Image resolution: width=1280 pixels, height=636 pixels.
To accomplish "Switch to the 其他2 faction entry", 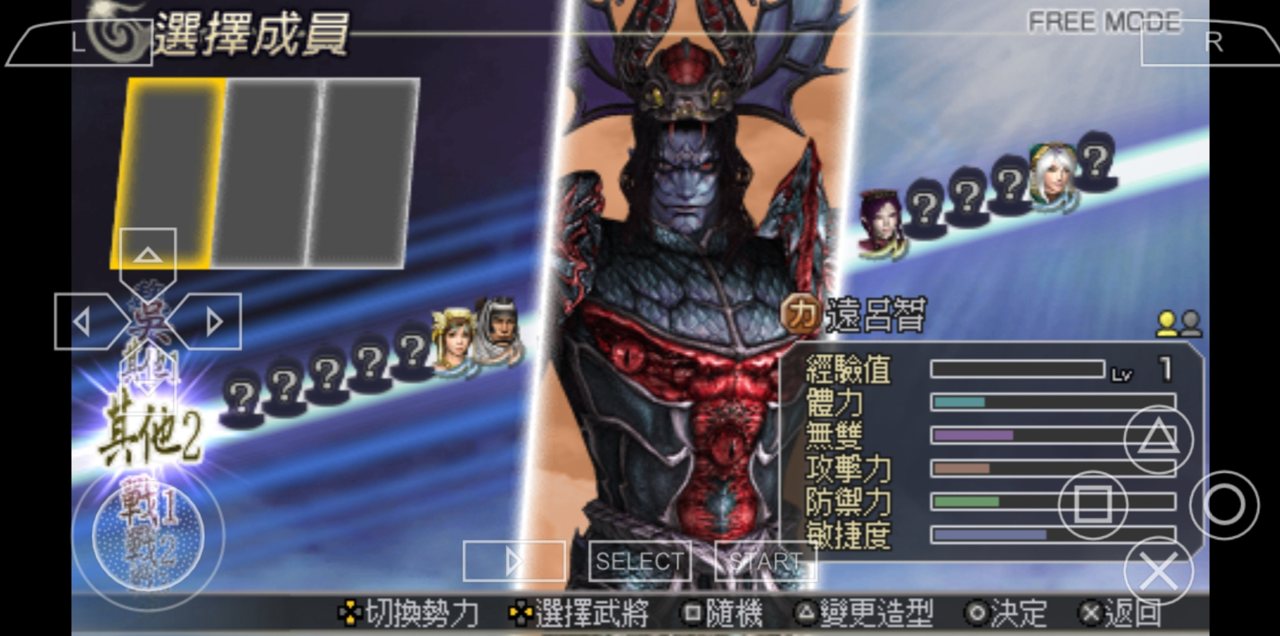I will coord(150,438).
